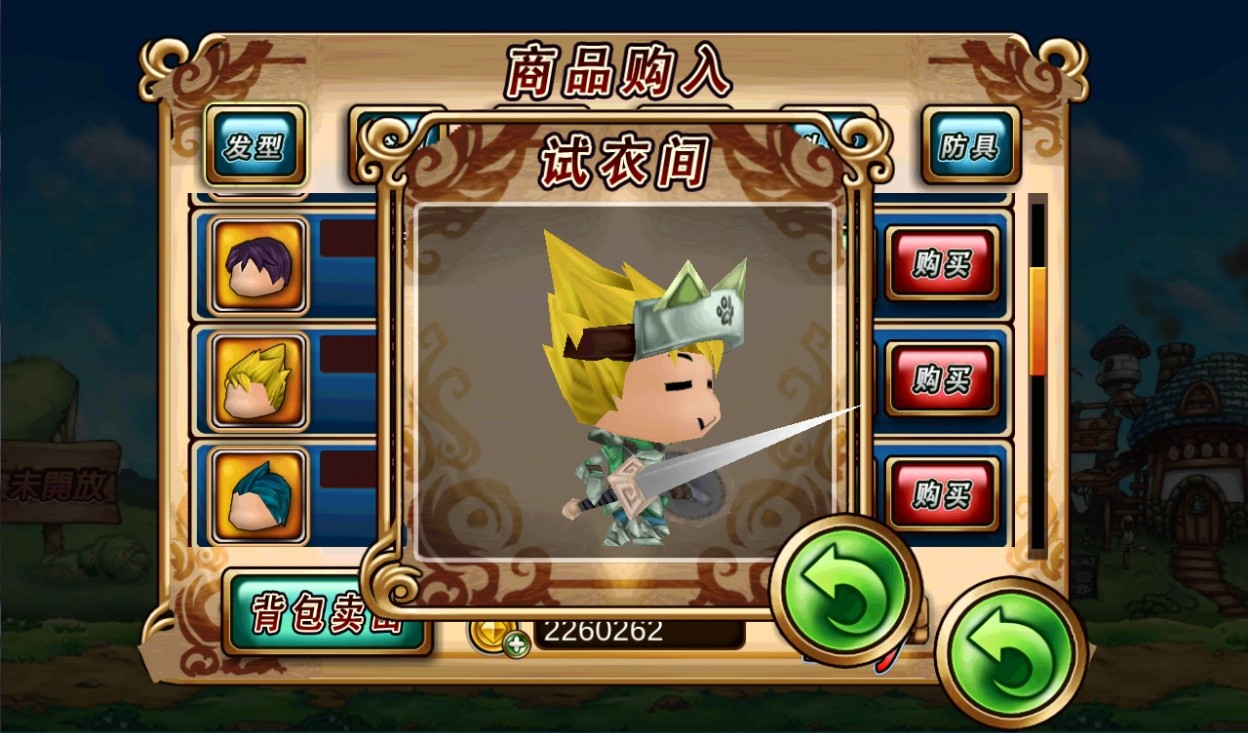Switch to the 发型 hairstyle tab
The image size is (1248, 733).
pyautogui.click(x=255, y=146)
